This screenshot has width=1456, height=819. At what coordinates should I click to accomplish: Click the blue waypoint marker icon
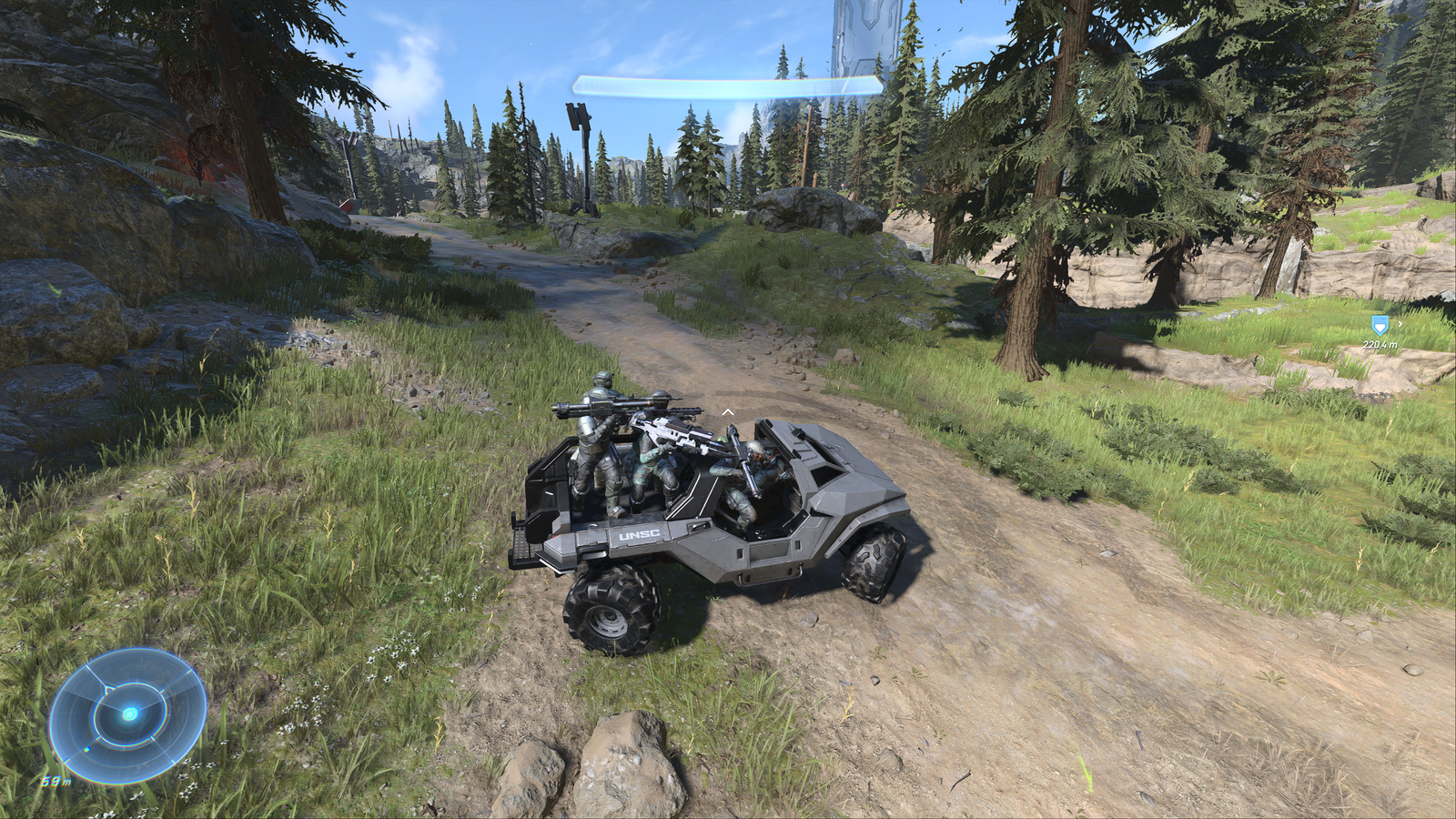click(x=1380, y=326)
